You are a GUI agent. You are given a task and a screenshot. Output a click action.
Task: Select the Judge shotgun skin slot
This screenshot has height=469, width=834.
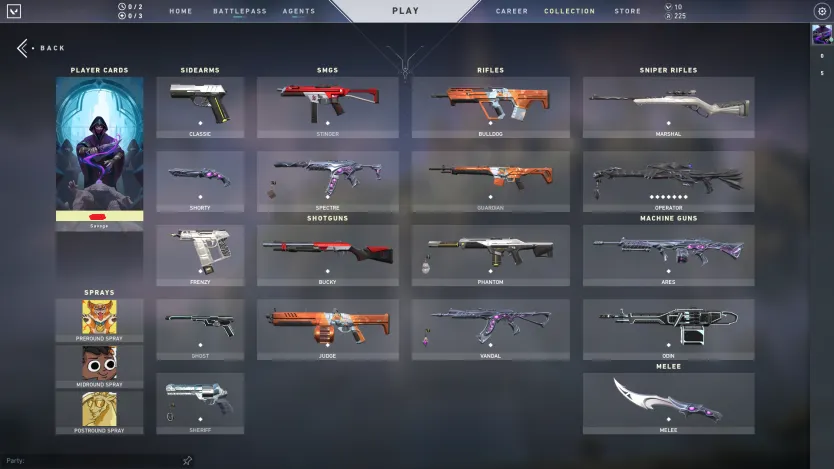pos(327,329)
